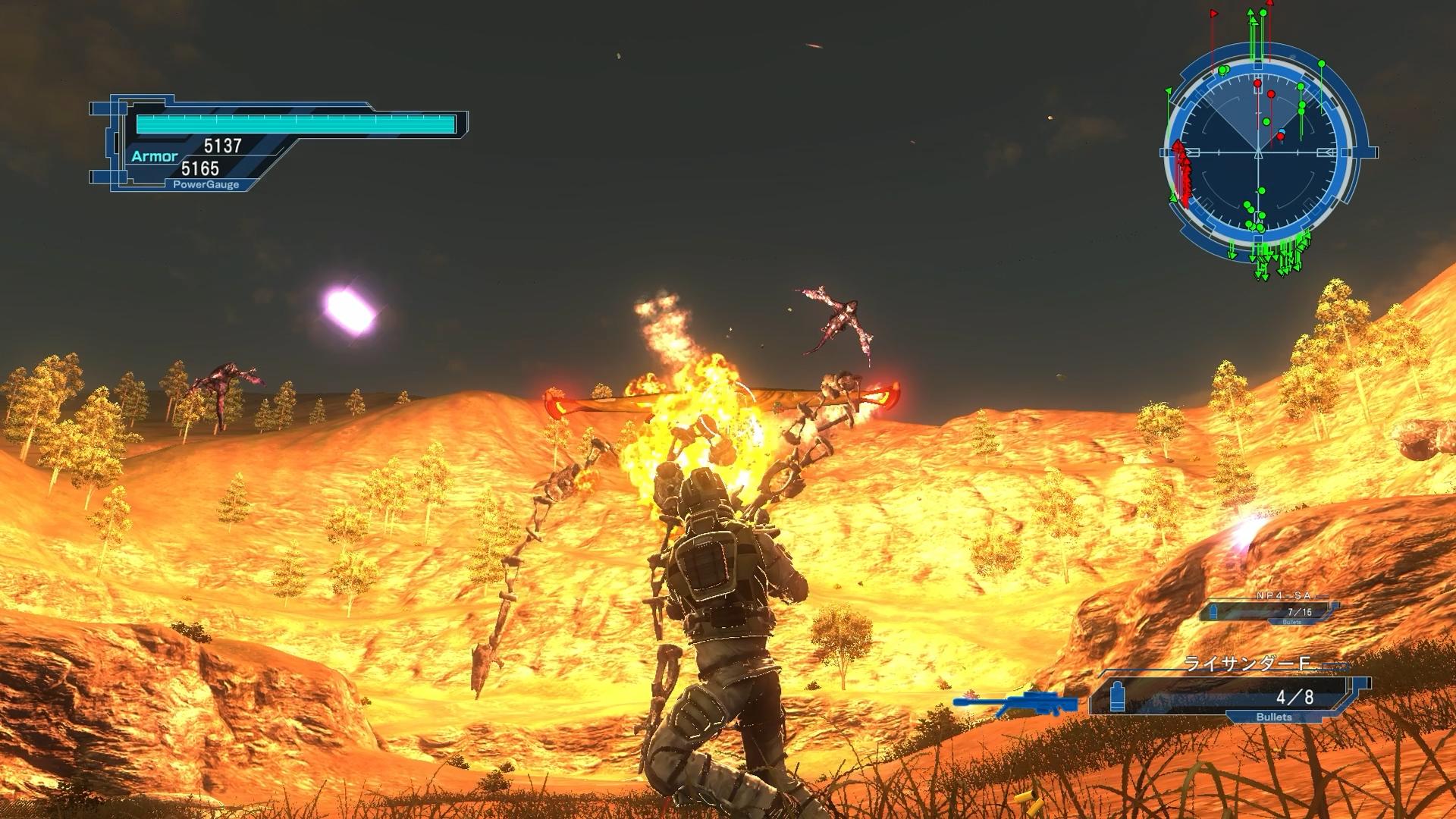This screenshot has width=1456, height=819.
Task: Select the blue sniper rifle weapon icon
Action: [x=1015, y=702]
